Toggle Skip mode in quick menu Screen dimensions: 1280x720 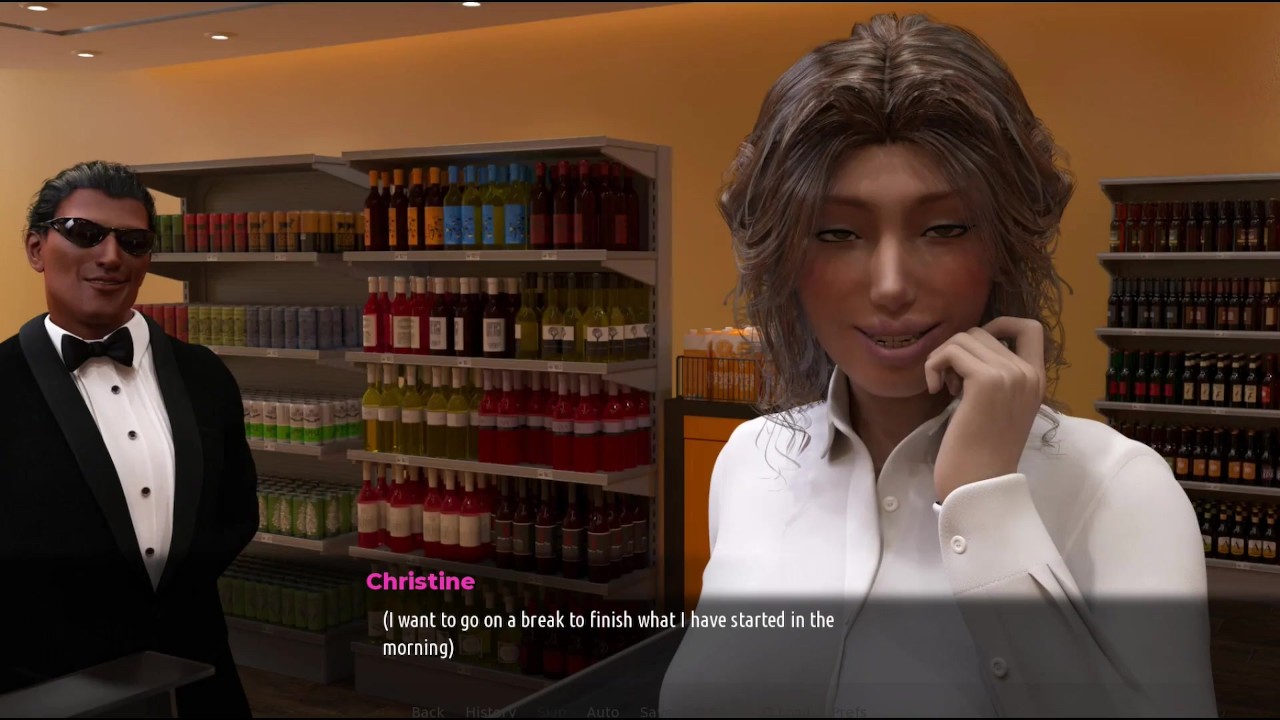tap(551, 711)
